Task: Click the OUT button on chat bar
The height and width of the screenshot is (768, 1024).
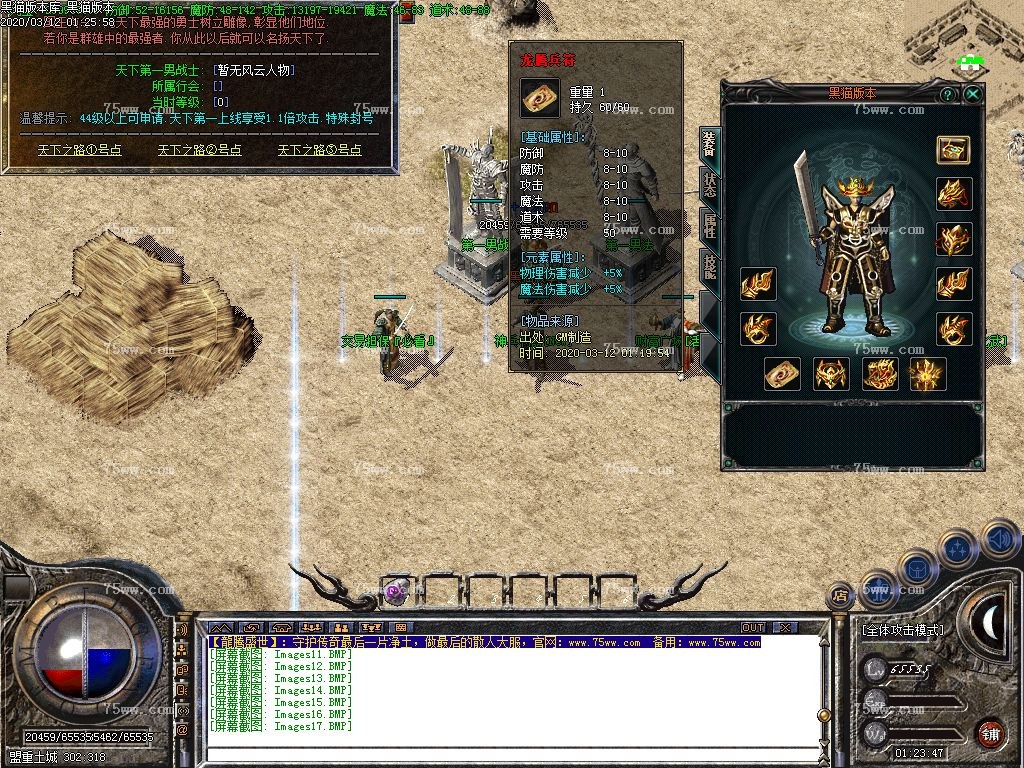Action: coord(753,628)
